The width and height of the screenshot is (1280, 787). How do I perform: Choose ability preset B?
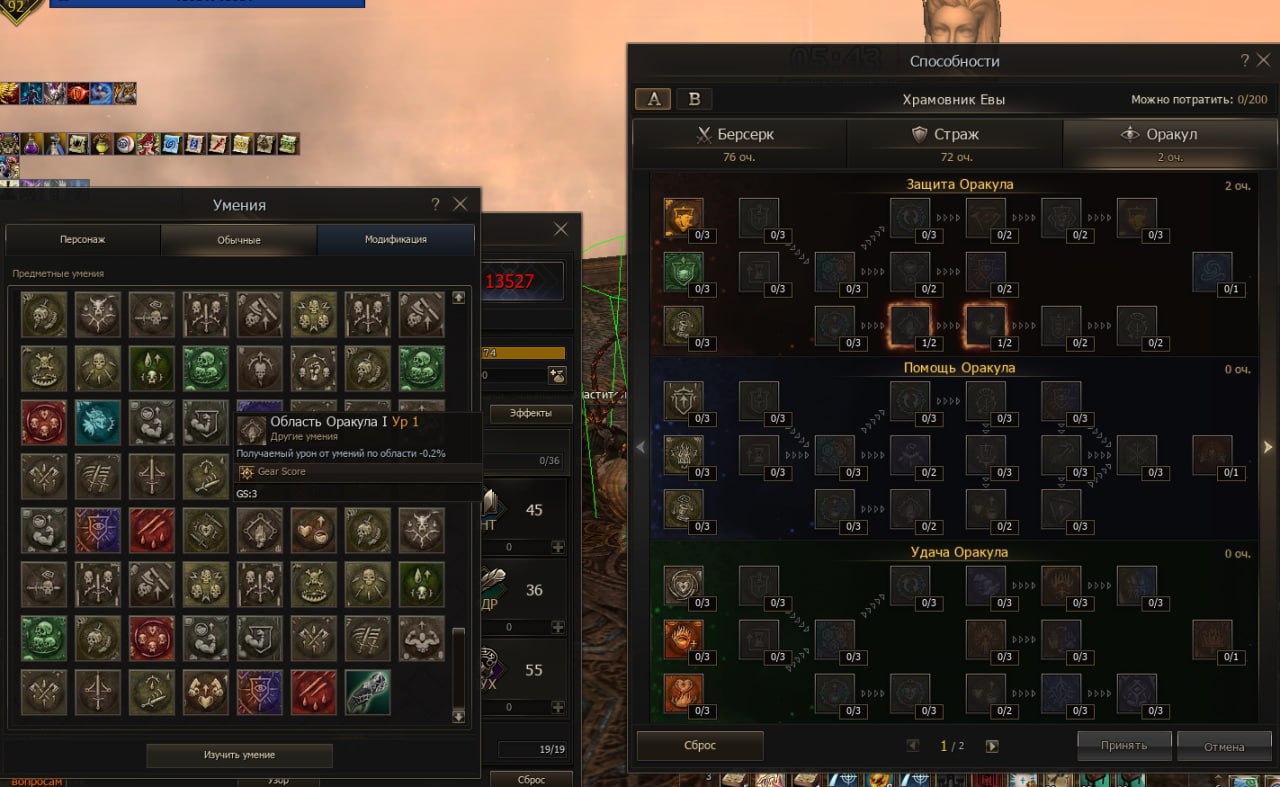tap(695, 99)
